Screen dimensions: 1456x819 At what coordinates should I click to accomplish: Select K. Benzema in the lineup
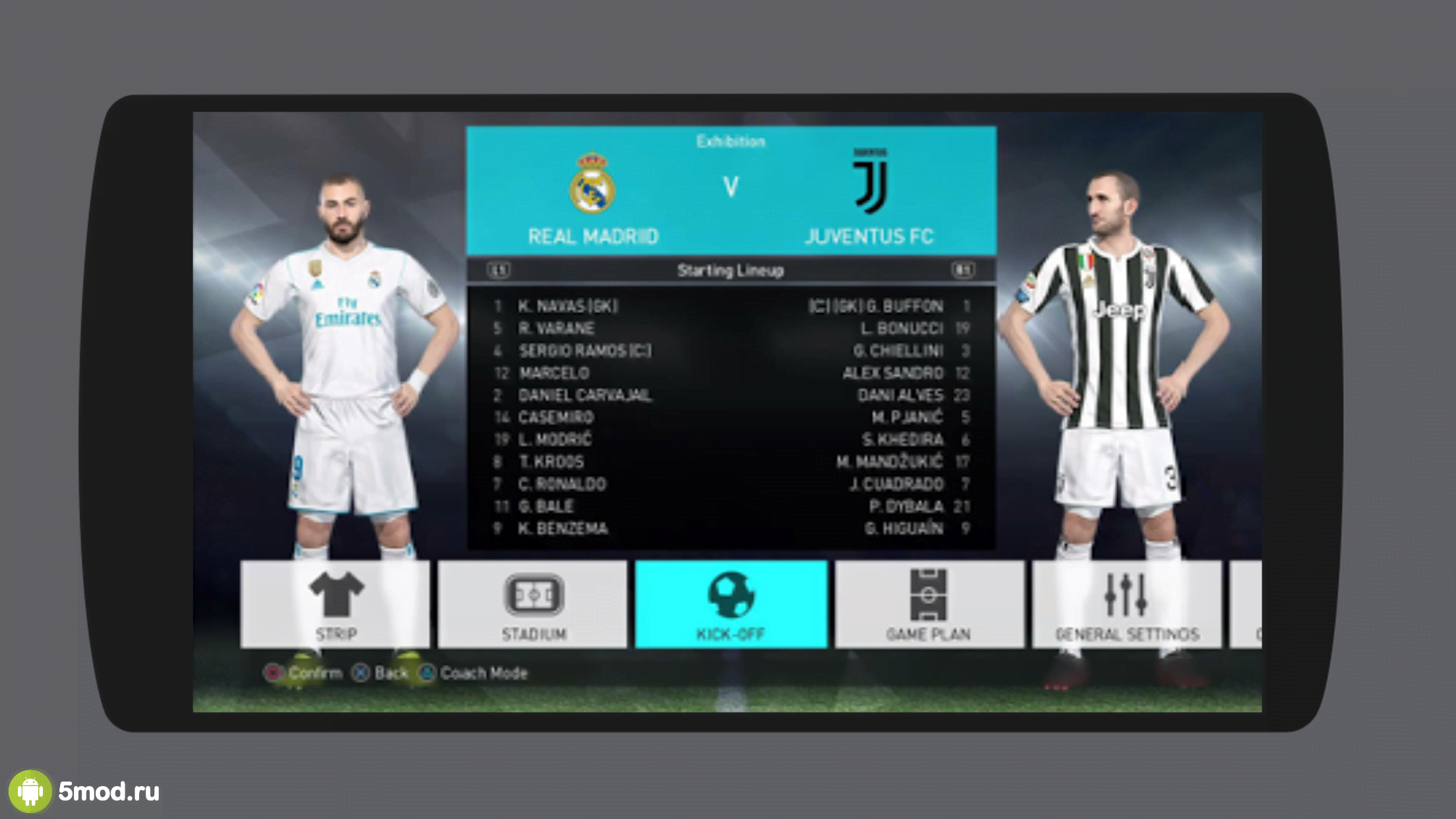562,528
